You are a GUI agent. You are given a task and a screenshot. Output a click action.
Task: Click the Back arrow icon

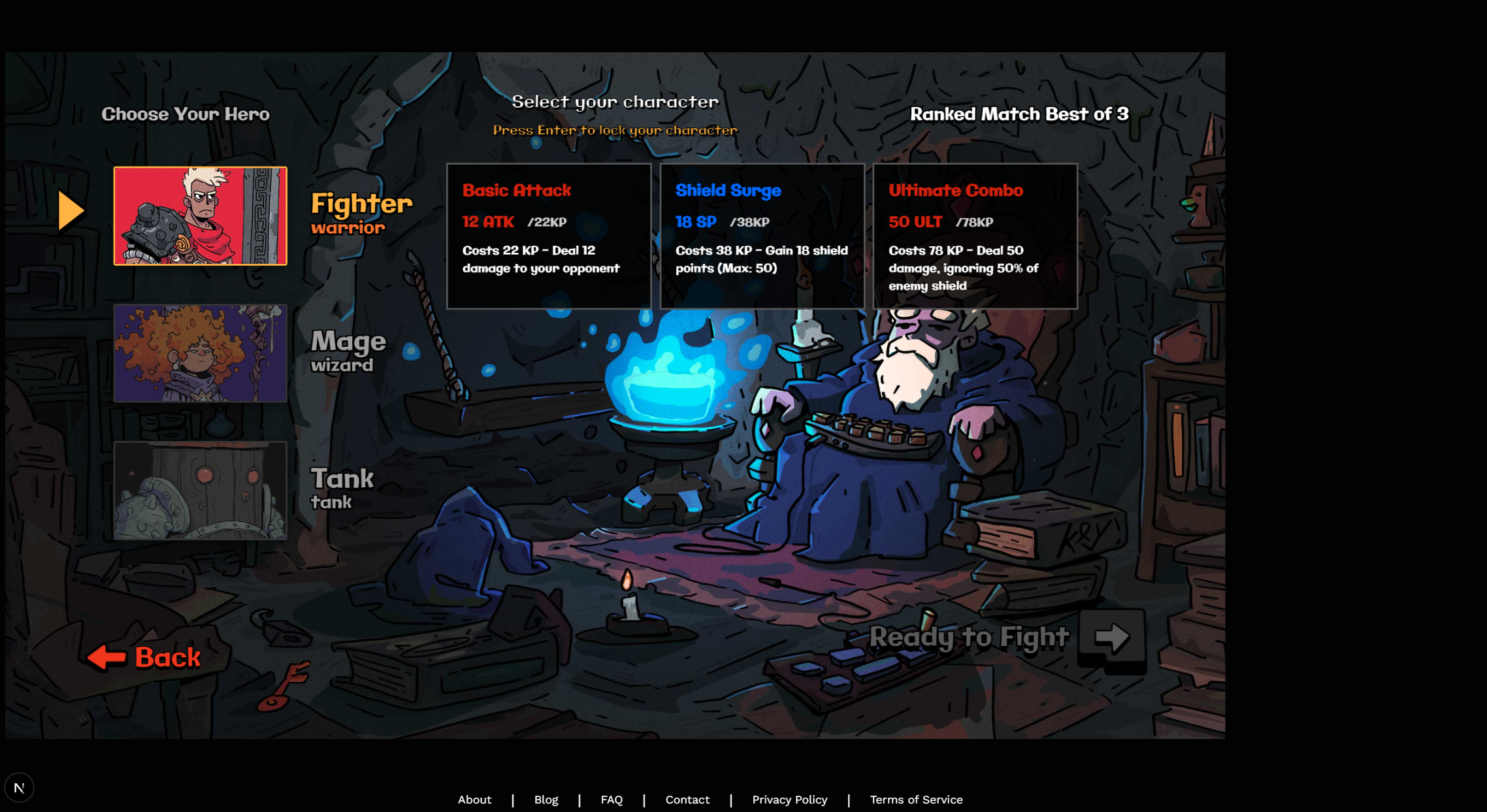(108, 657)
